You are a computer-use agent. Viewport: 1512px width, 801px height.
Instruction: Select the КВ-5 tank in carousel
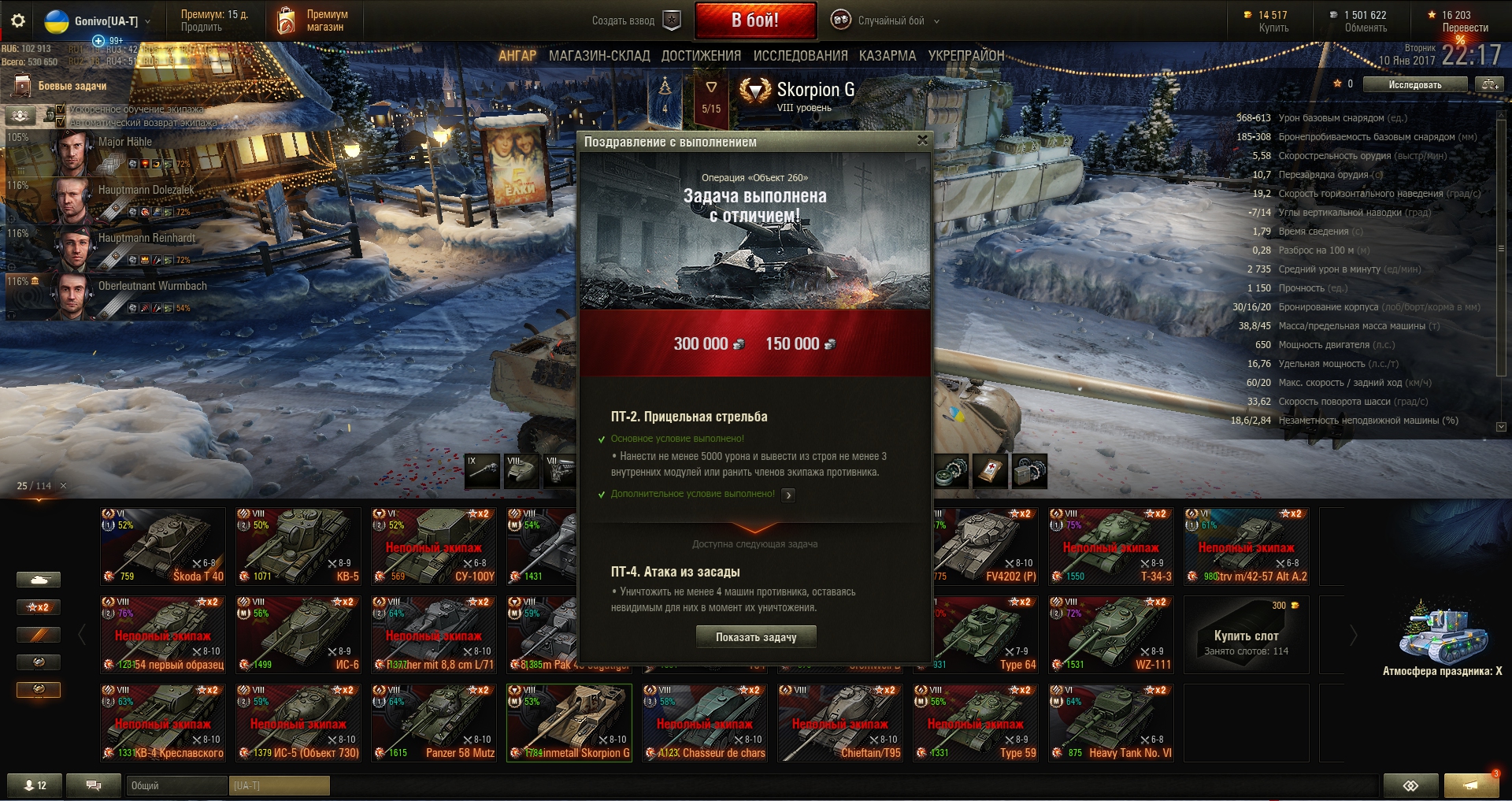pos(299,546)
